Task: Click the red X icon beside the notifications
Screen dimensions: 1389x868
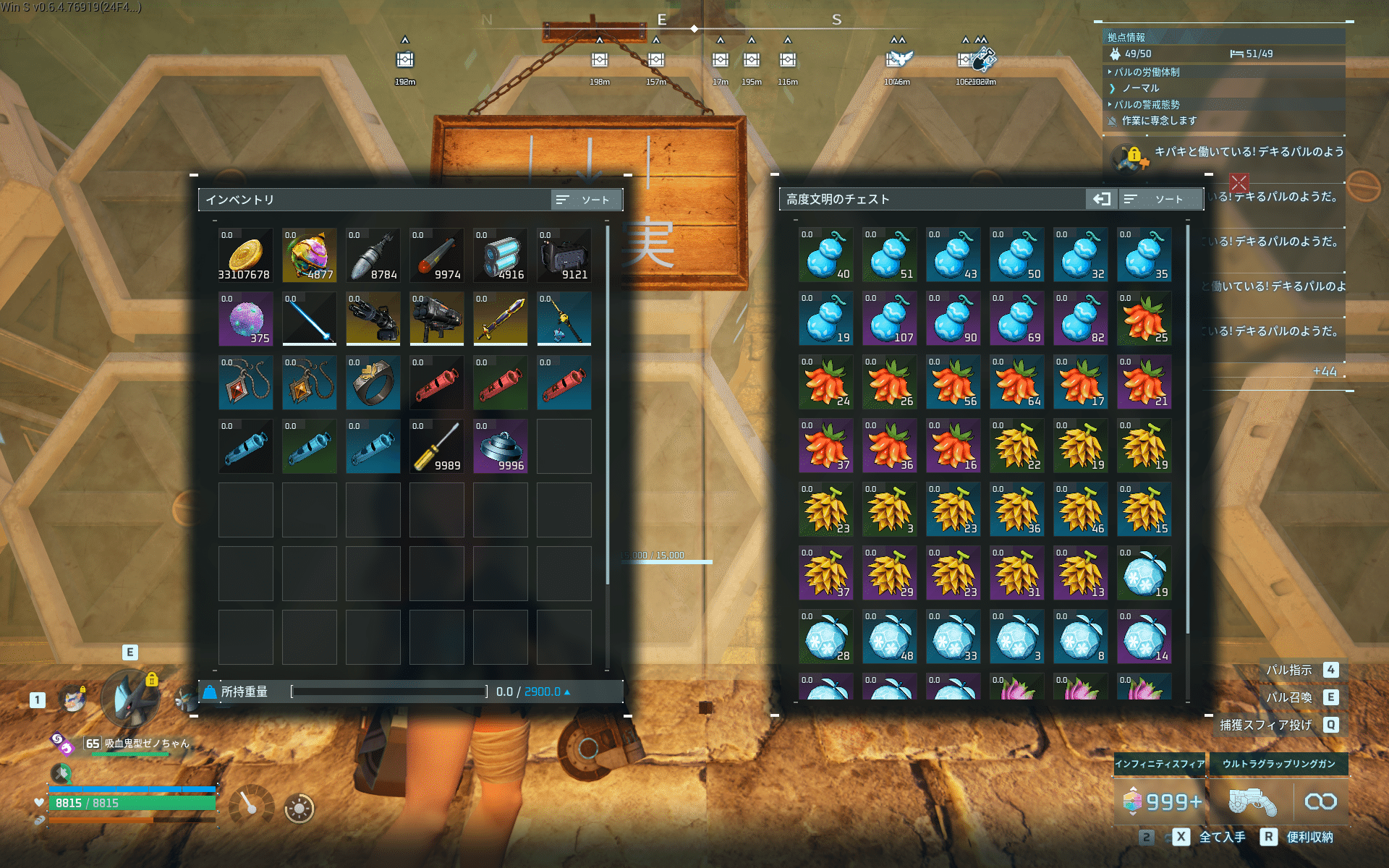Action: click(x=1239, y=182)
